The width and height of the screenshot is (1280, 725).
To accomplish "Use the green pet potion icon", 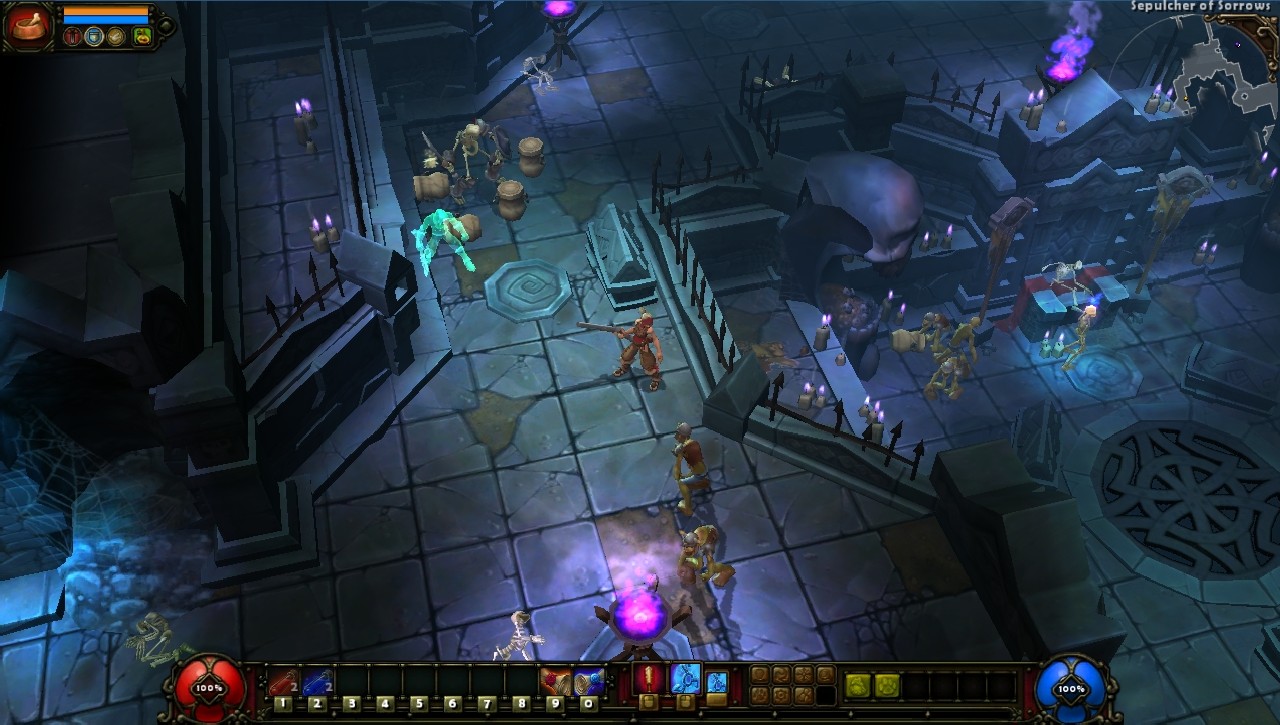I will (142, 37).
